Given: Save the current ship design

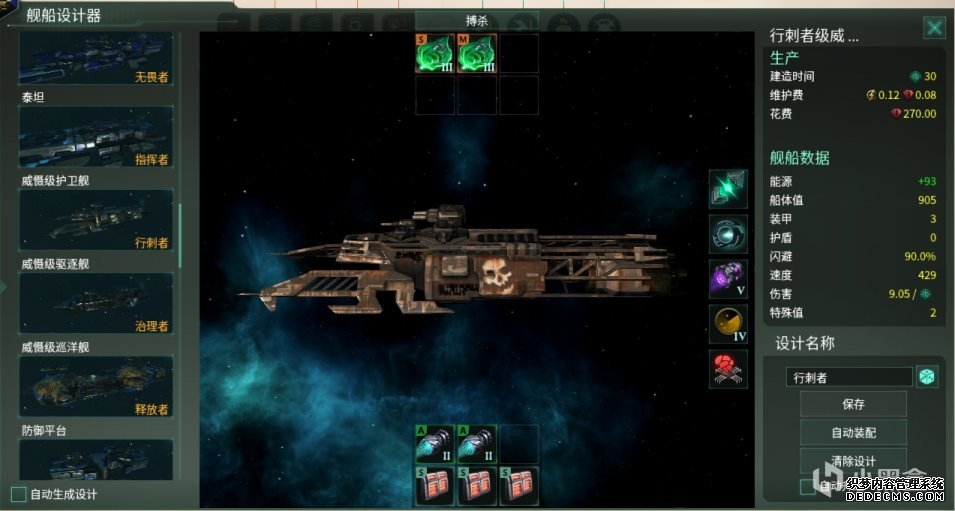Looking at the screenshot, I should click(852, 404).
